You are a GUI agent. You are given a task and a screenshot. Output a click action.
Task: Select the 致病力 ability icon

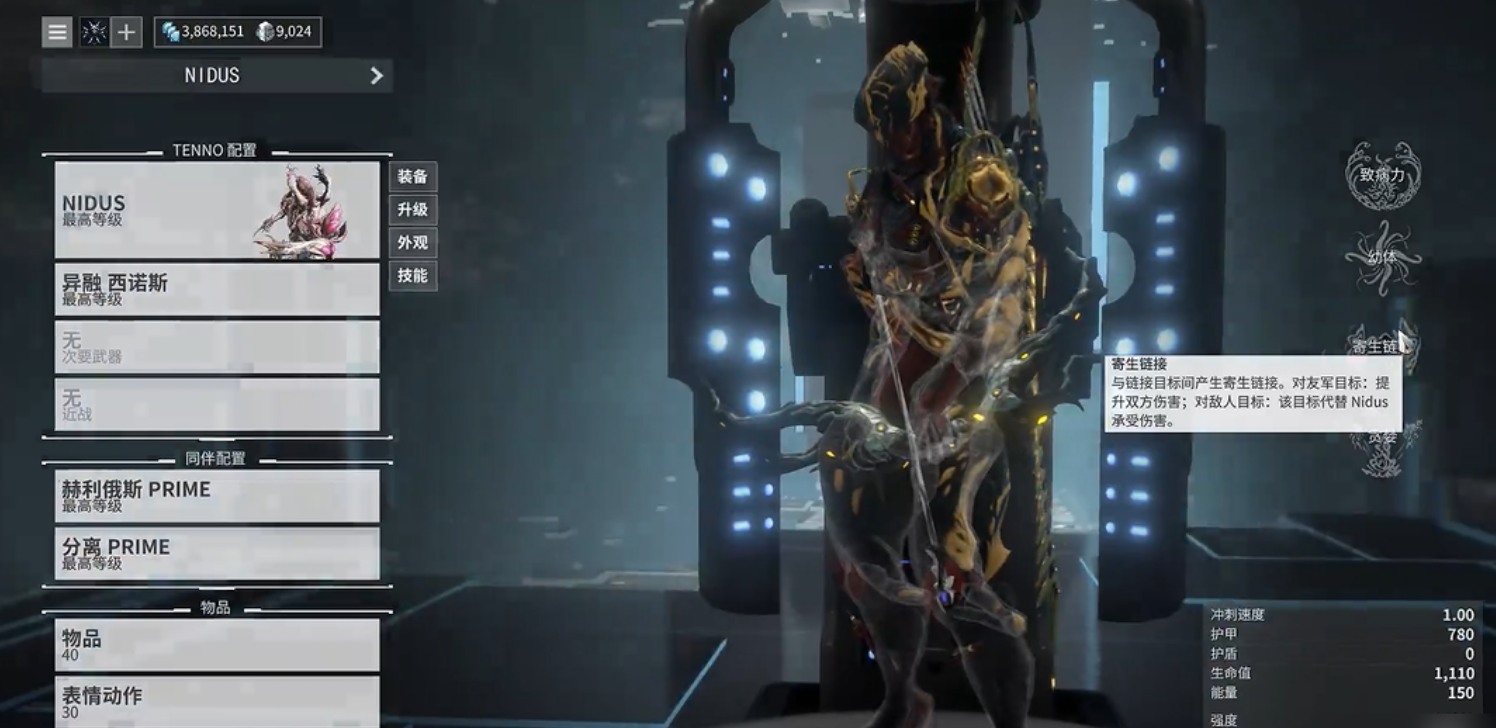coord(1382,176)
